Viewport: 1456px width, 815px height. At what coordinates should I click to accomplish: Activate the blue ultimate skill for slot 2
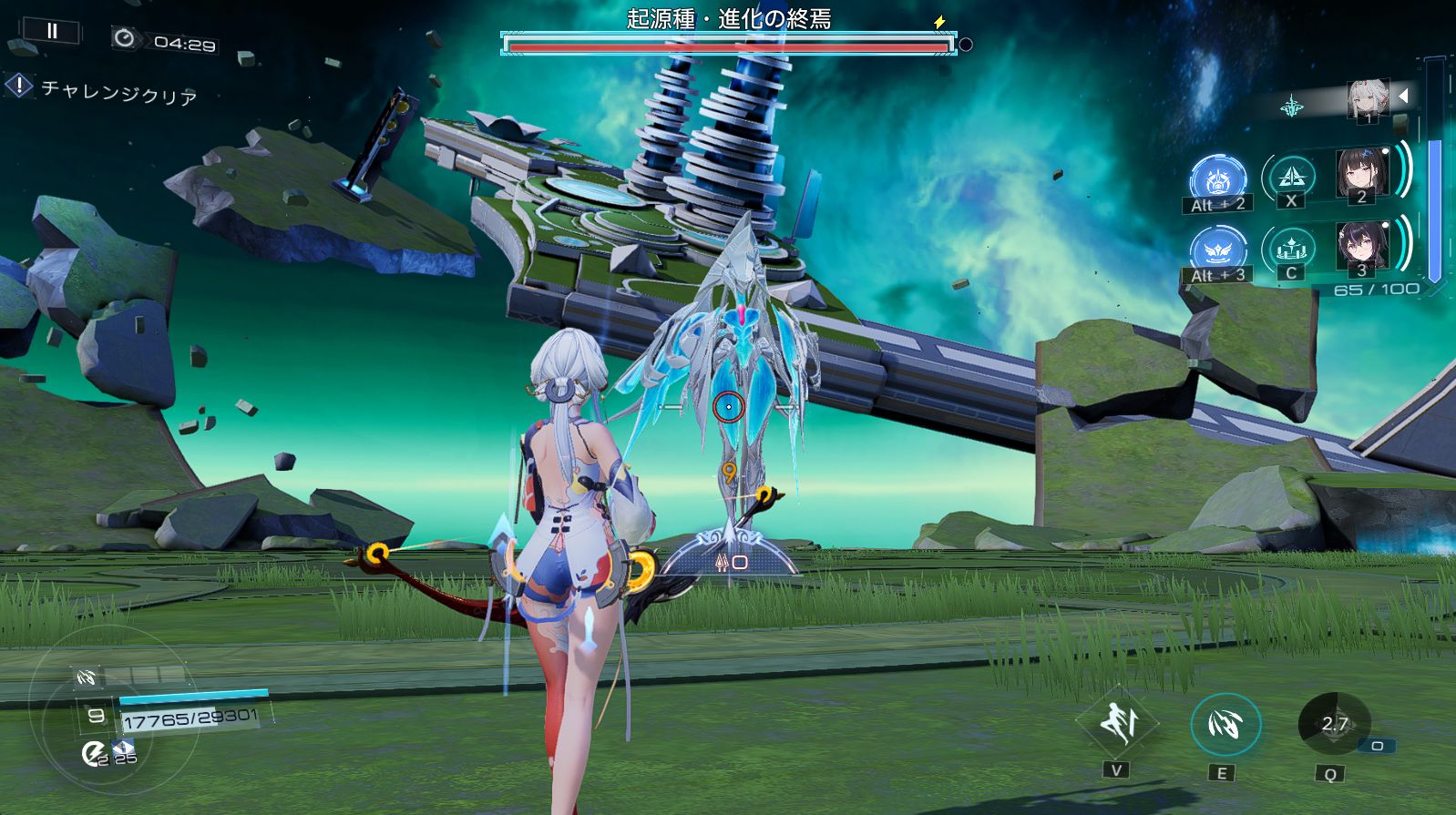click(1217, 178)
